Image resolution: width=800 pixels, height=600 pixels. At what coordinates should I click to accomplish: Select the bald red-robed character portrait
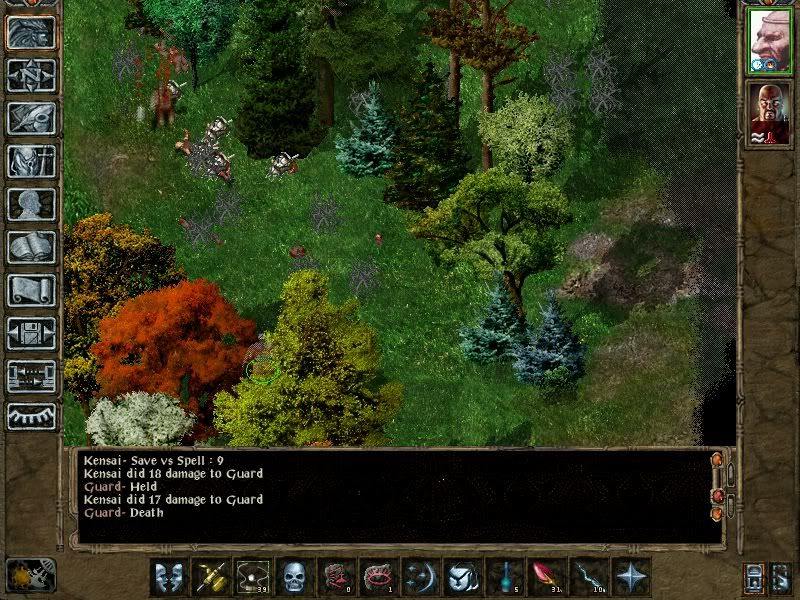point(769,114)
